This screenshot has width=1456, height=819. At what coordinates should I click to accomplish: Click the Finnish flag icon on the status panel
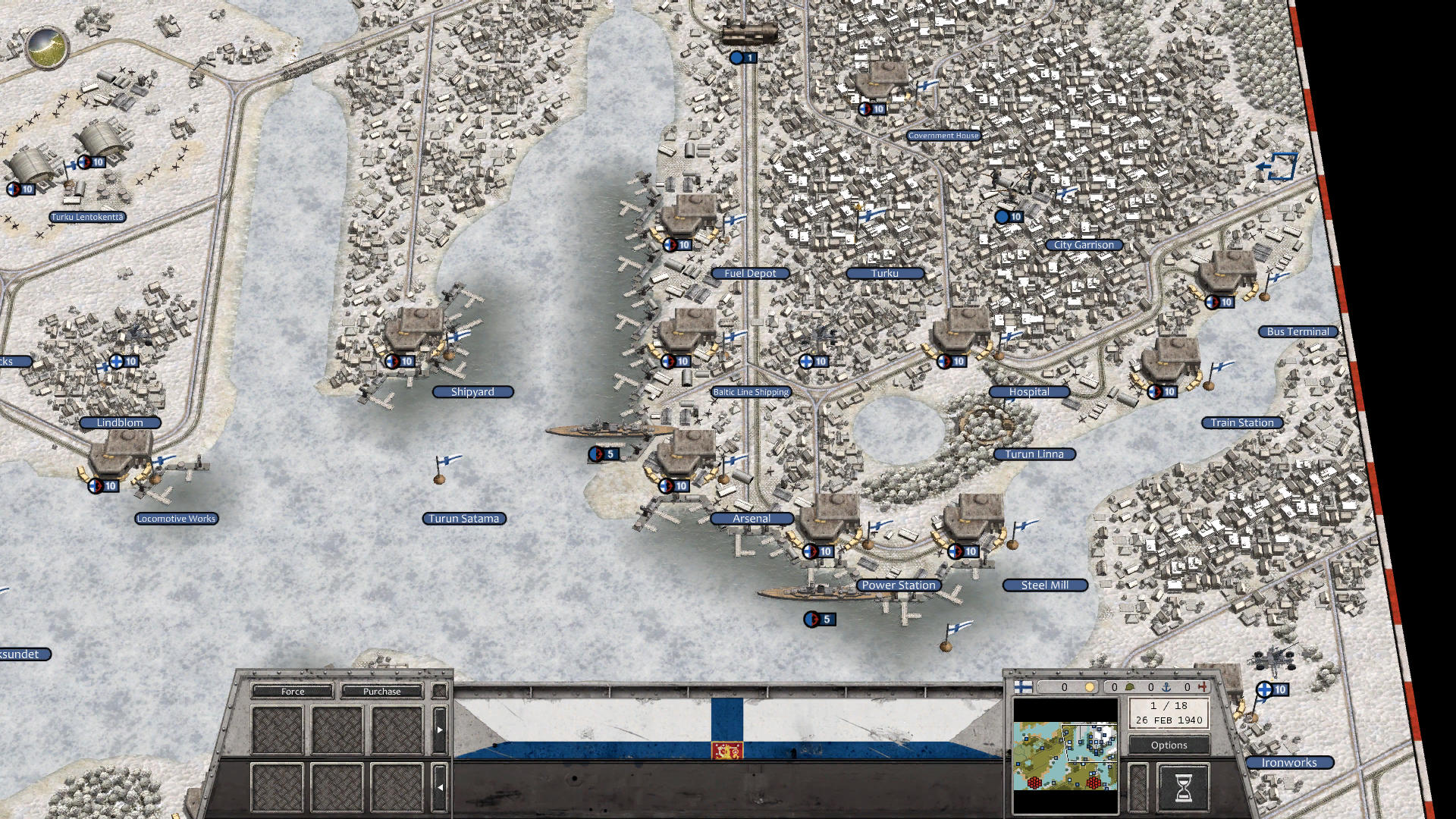(x=1022, y=687)
